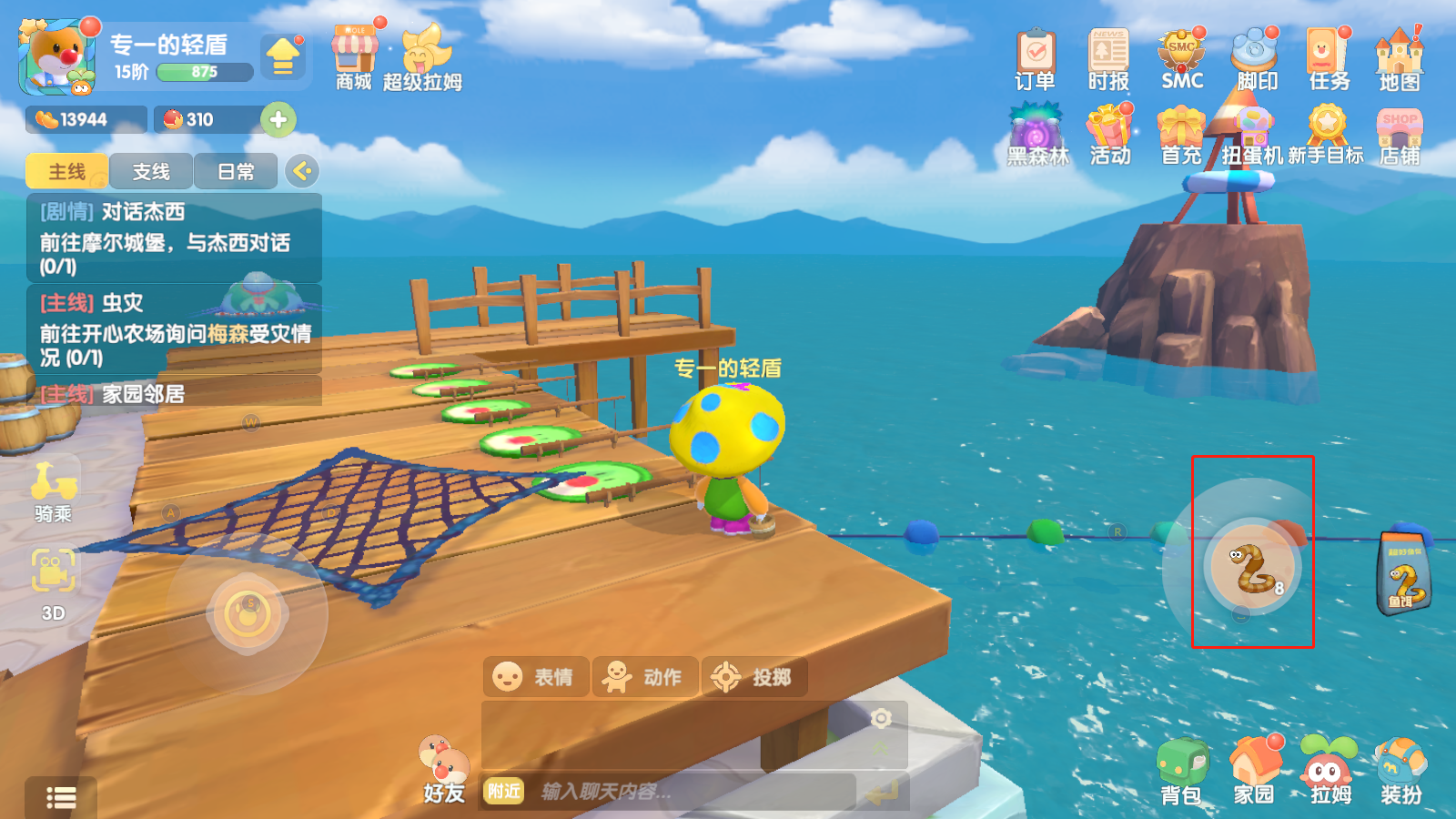
Task: Collapse the quest panel with arrow button
Action: tap(302, 171)
